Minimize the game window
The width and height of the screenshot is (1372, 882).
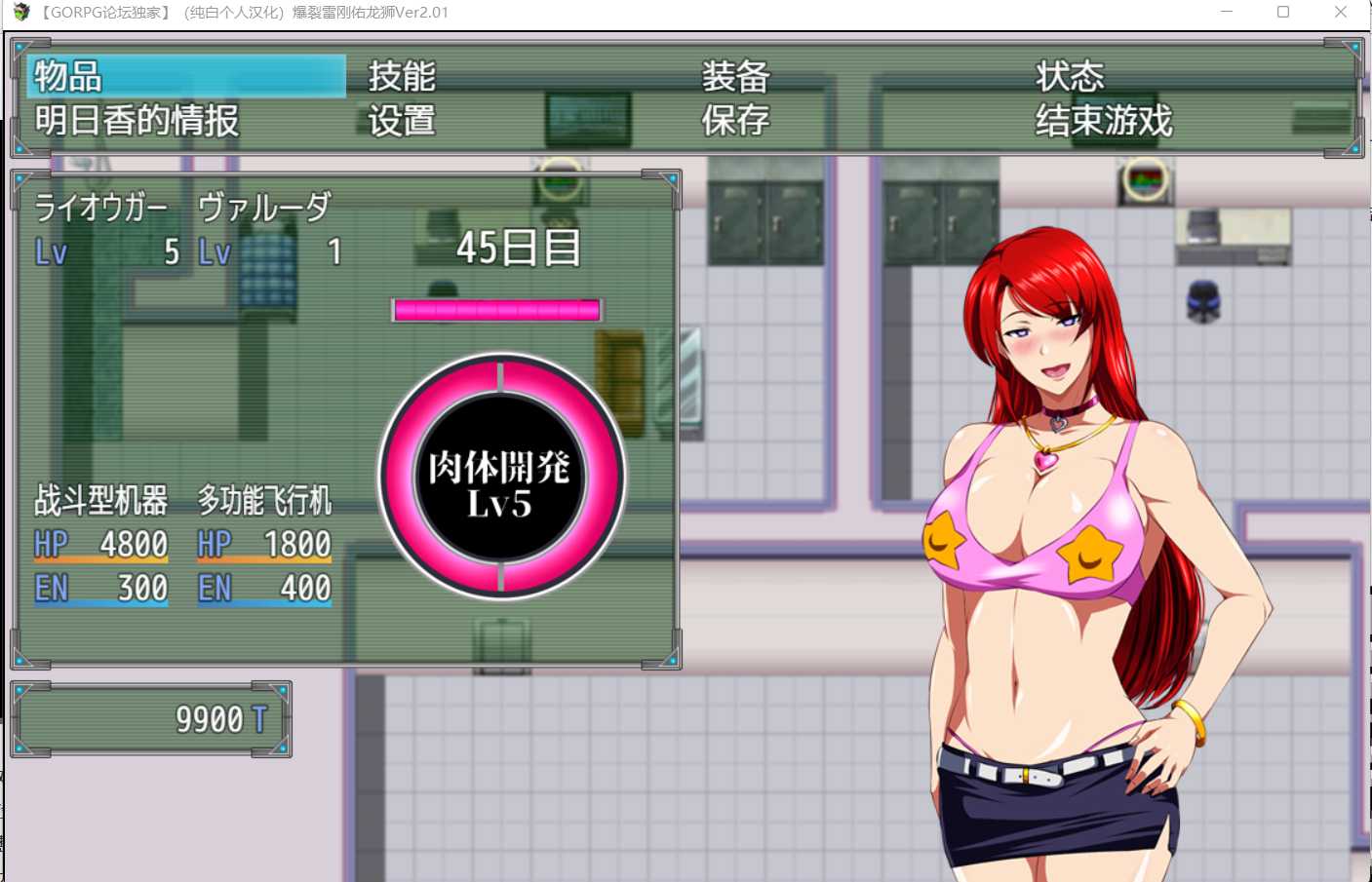tap(1227, 12)
